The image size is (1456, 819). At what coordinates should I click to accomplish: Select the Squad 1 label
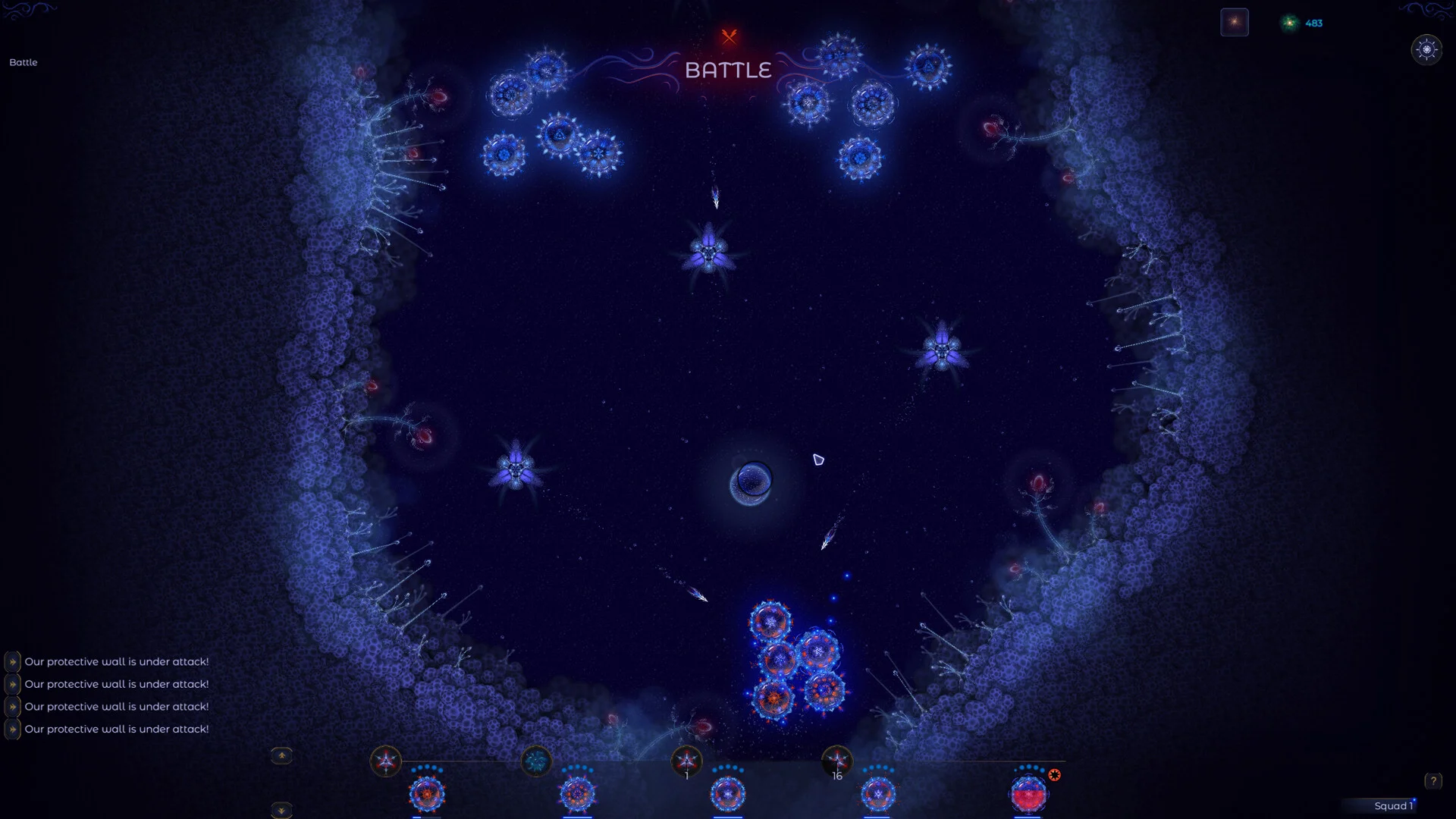(x=1392, y=806)
